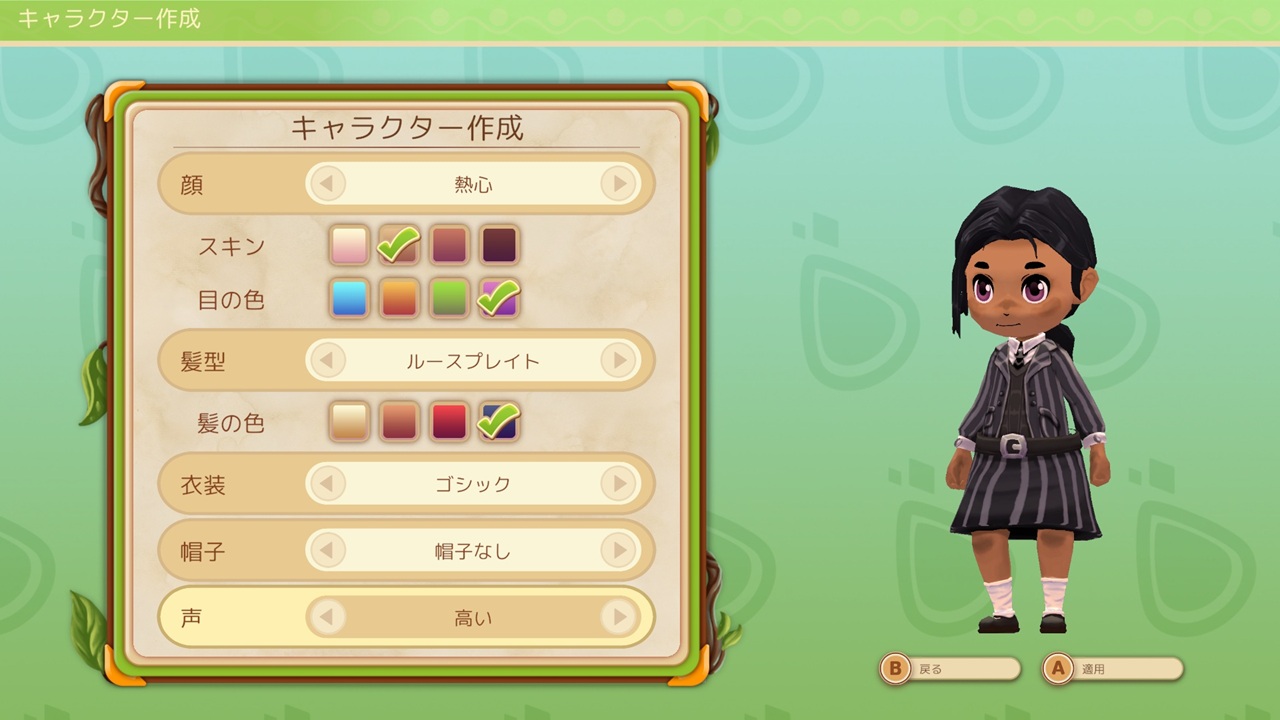Change 声 voice with the left arrow

coord(327,618)
